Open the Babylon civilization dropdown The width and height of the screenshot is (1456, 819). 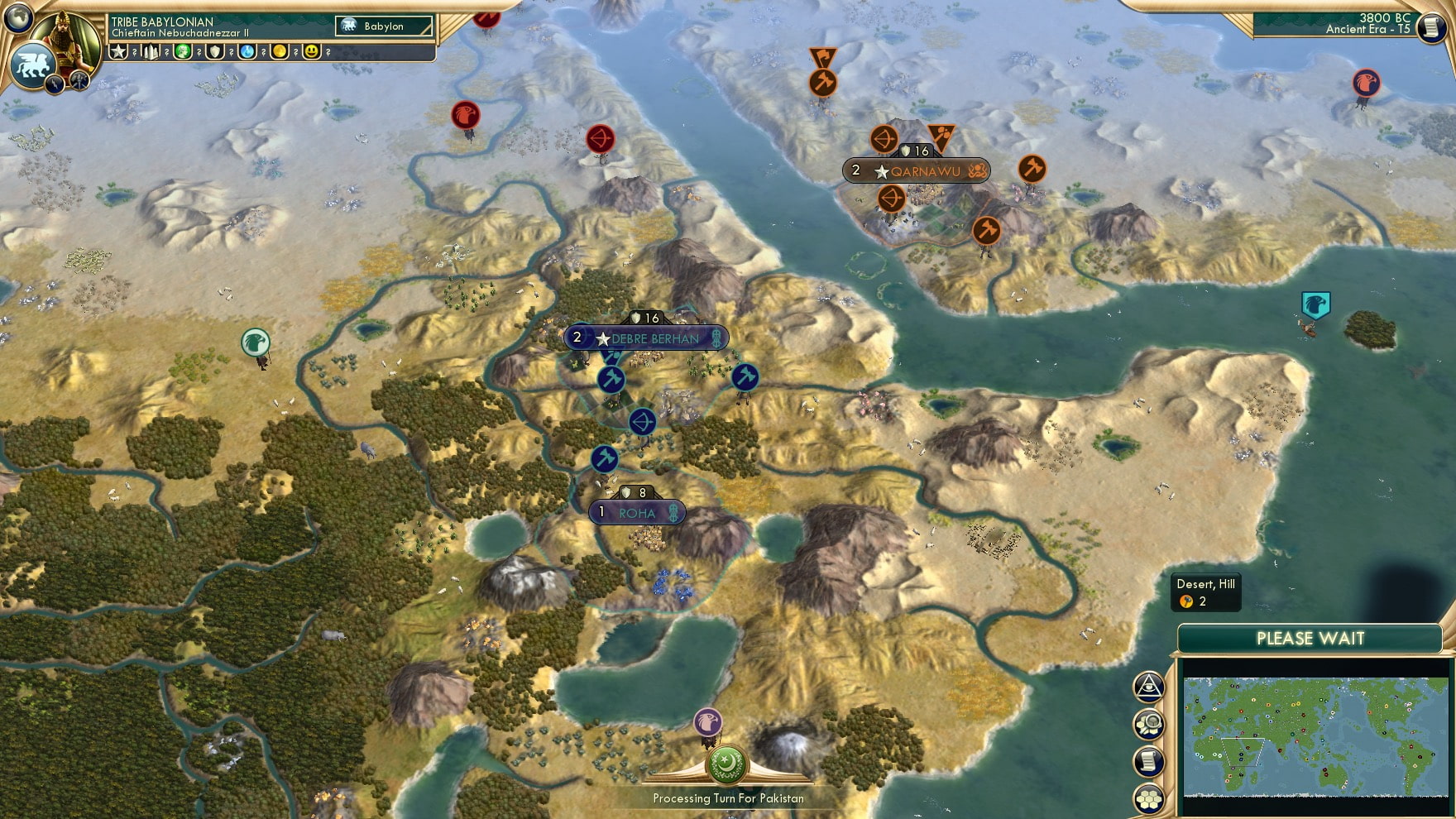click(382, 26)
